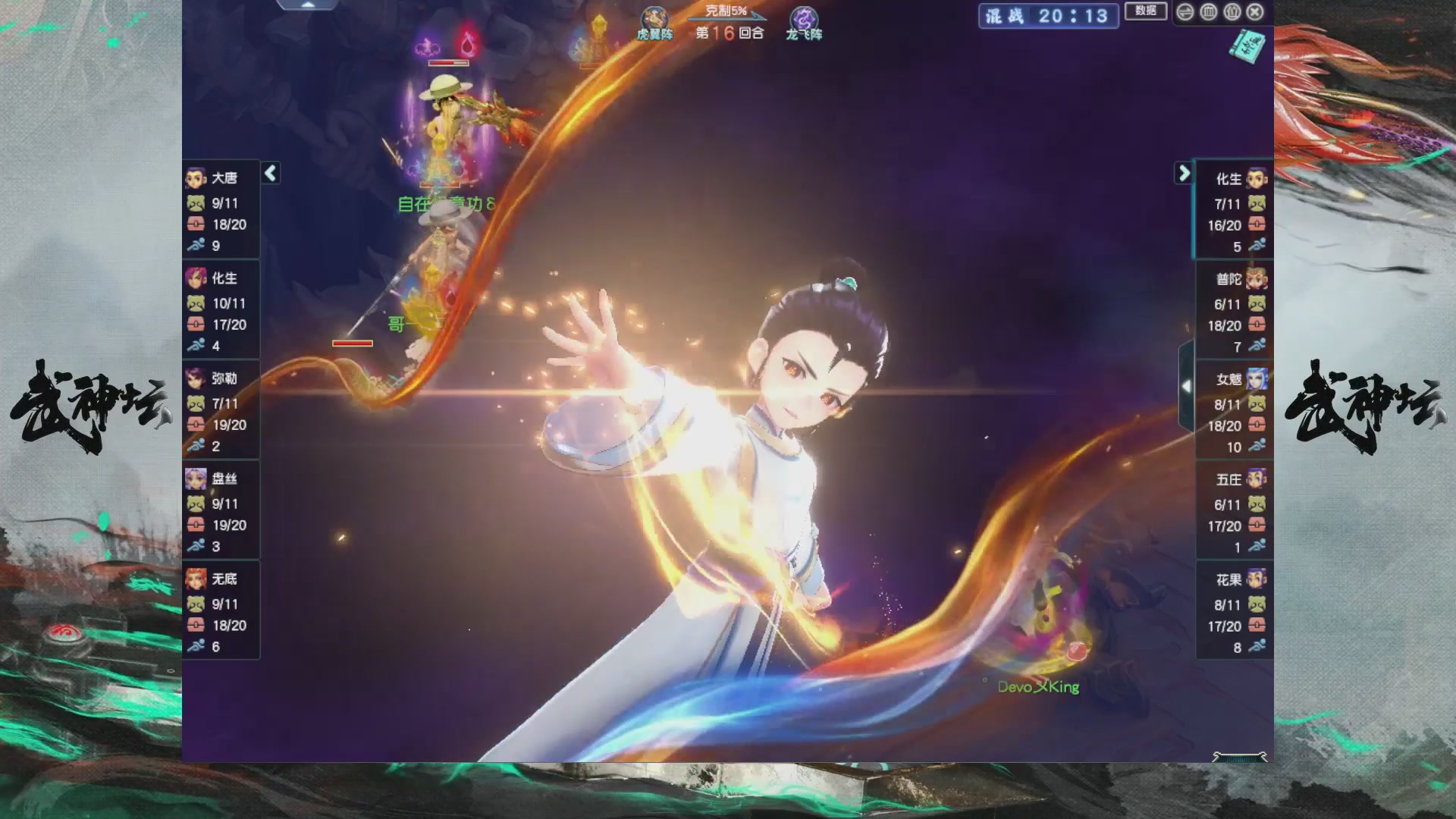This screenshot has height=819, width=1456.
Task: Collapse the left team panel with its arrow
Action: click(x=269, y=173)
